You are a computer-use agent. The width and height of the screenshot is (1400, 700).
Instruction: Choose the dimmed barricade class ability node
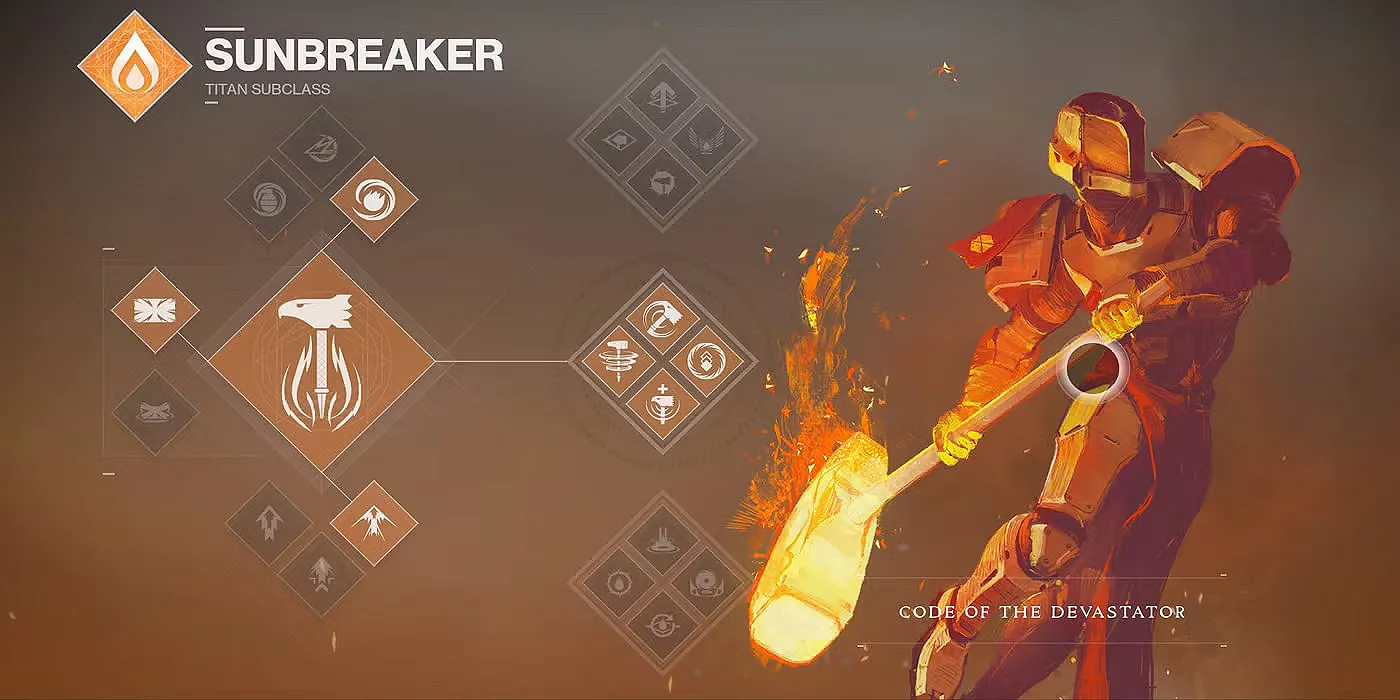click(x=155, y=411)
